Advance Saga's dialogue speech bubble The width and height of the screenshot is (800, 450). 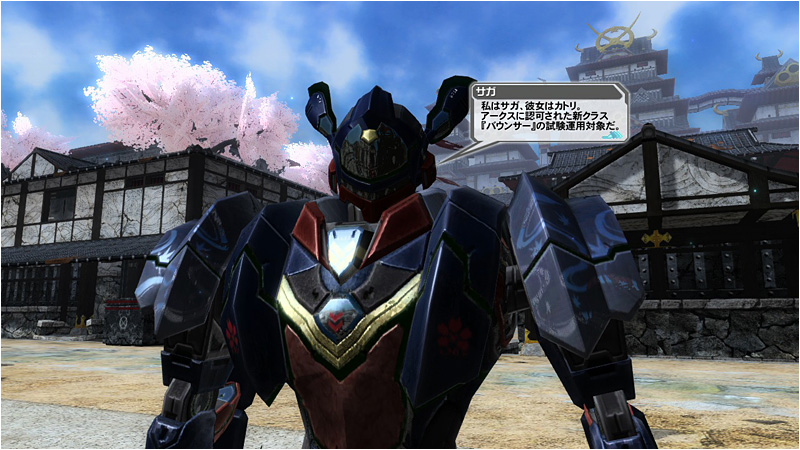click(548, 113)
